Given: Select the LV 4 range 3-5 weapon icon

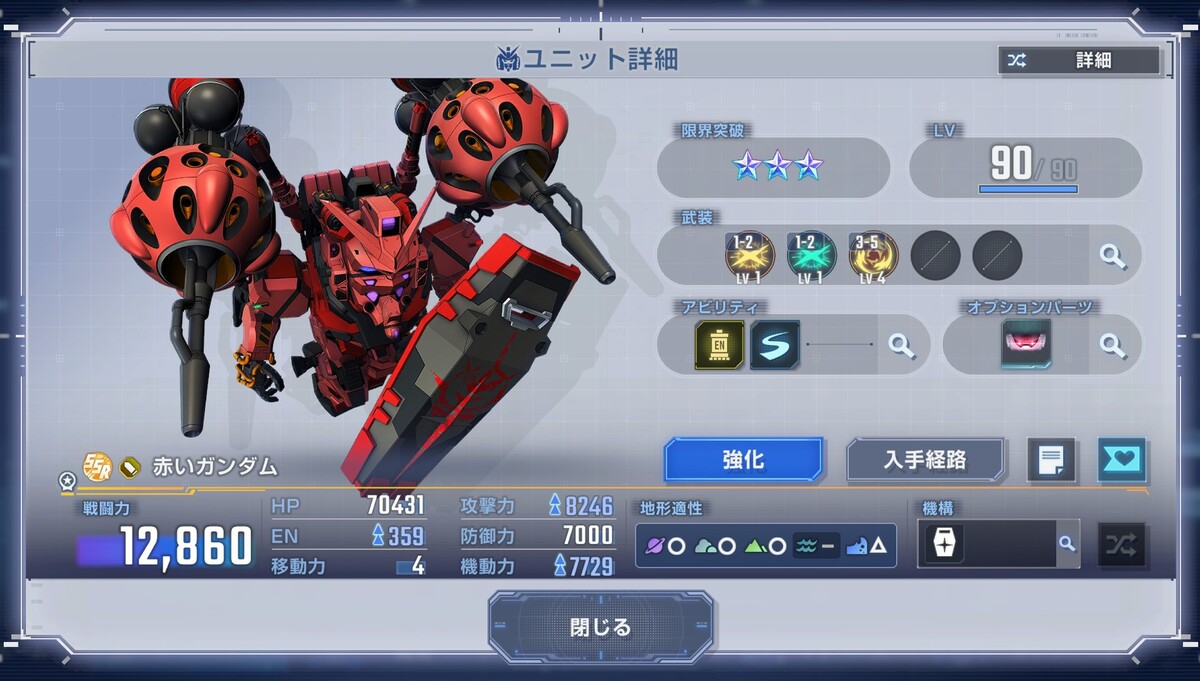Looking at the screenshot, I should 873,256.
